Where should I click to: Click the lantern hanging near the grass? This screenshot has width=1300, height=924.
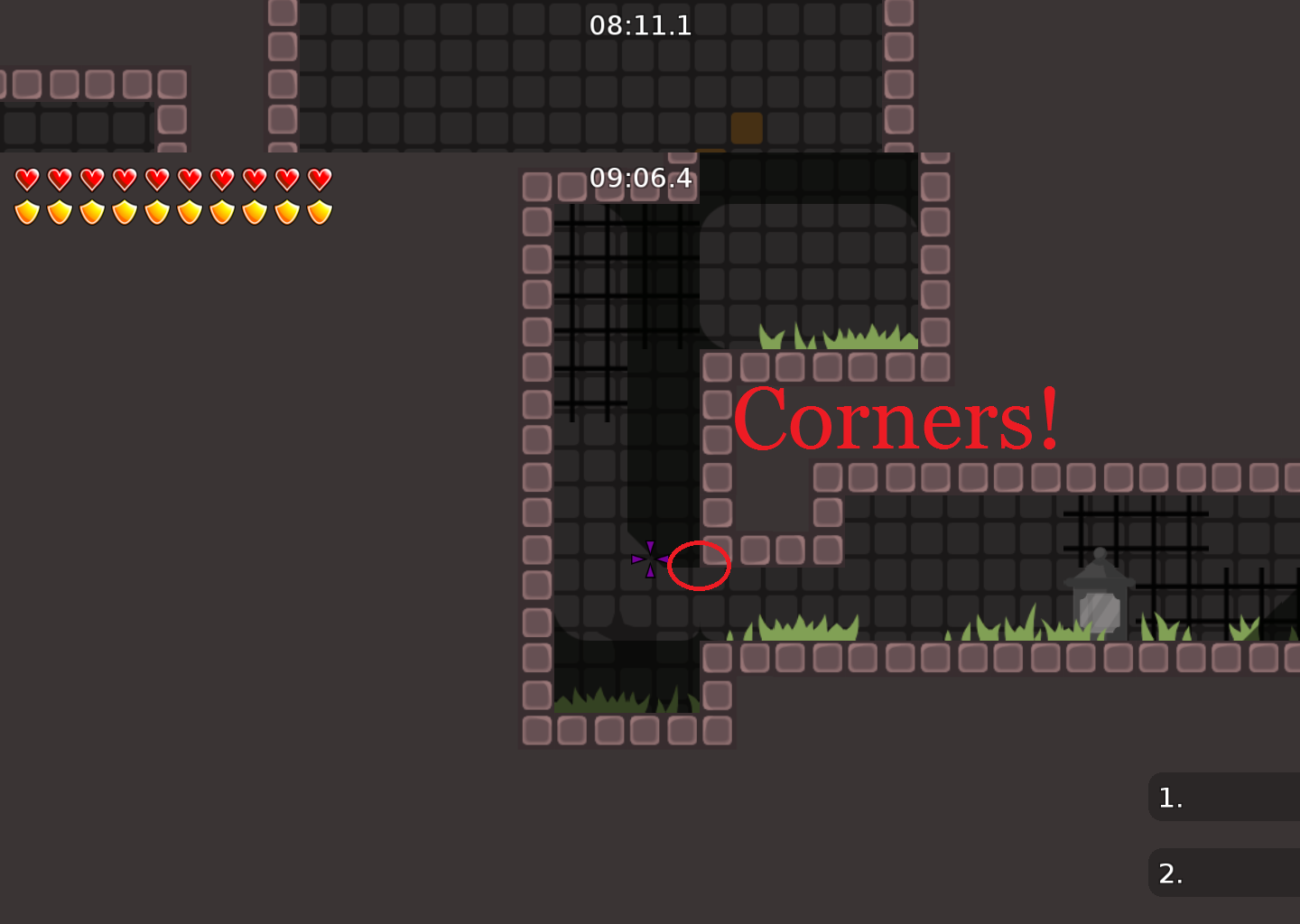point(1100,596)
